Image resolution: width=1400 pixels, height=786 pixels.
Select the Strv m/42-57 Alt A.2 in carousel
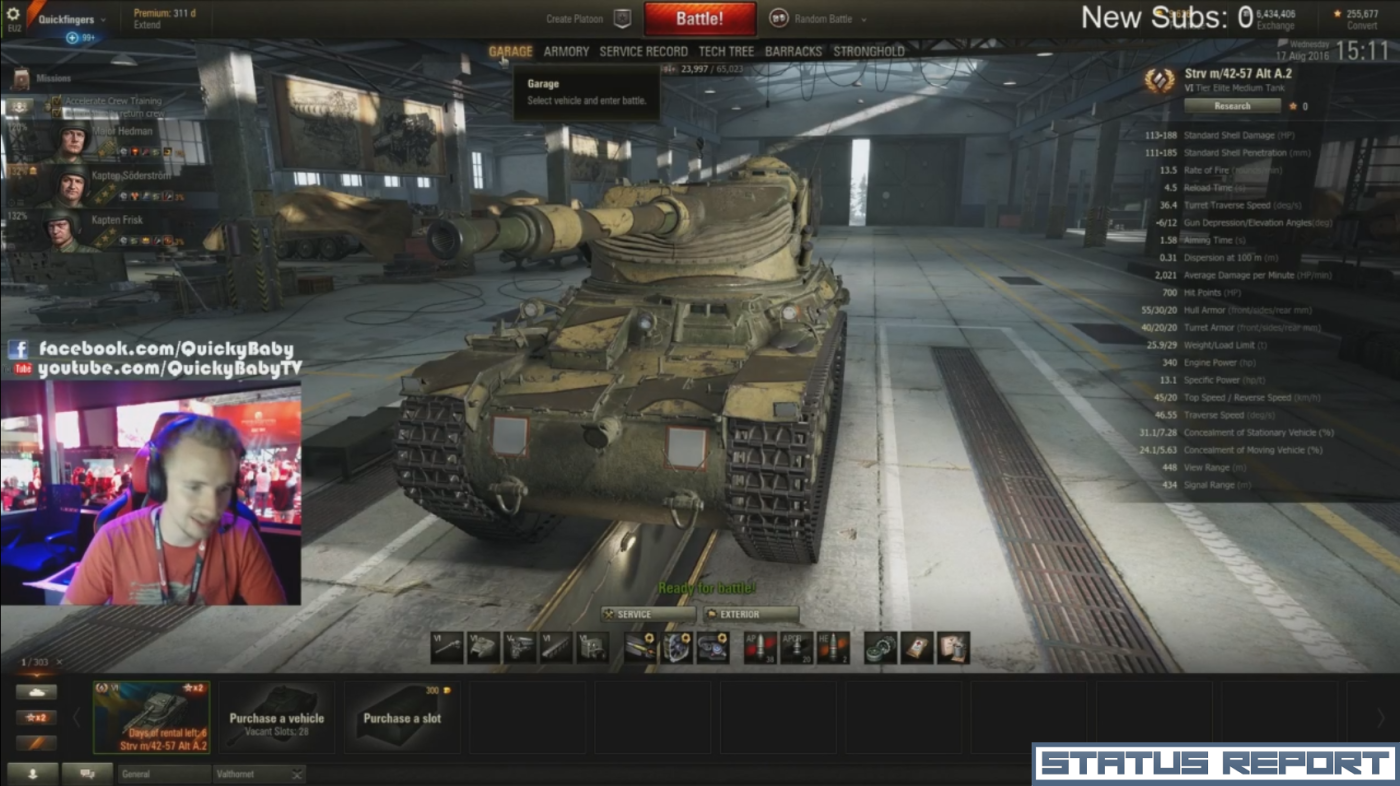click(x=152, y=717)
